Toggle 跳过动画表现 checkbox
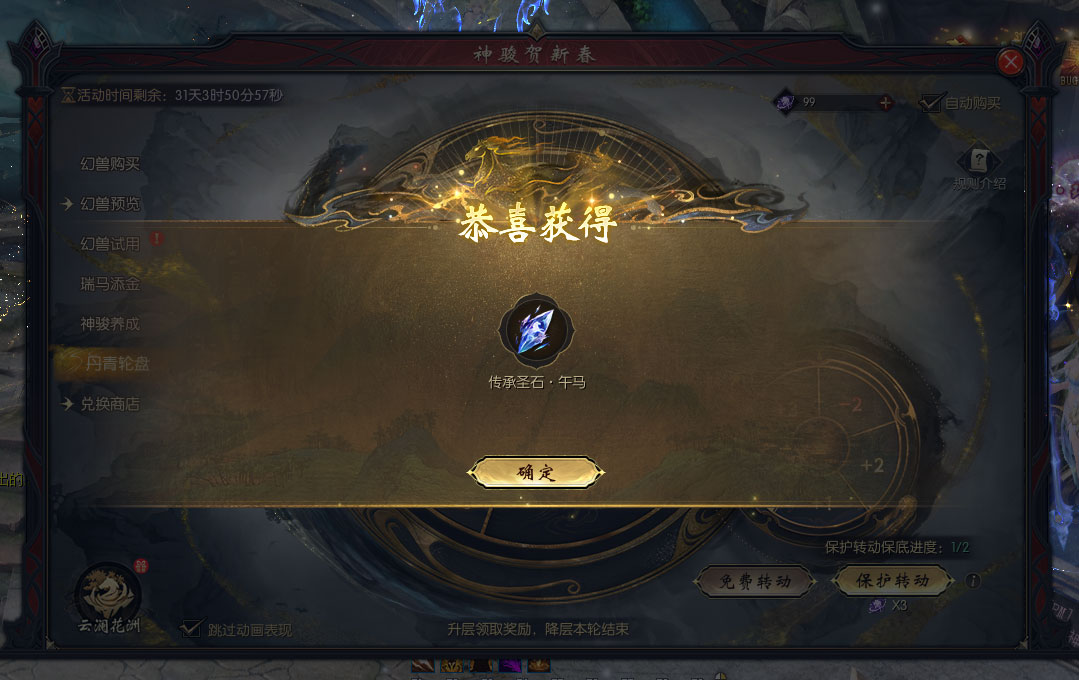Viewport: 1079px width, 680px height. [190, 629]
